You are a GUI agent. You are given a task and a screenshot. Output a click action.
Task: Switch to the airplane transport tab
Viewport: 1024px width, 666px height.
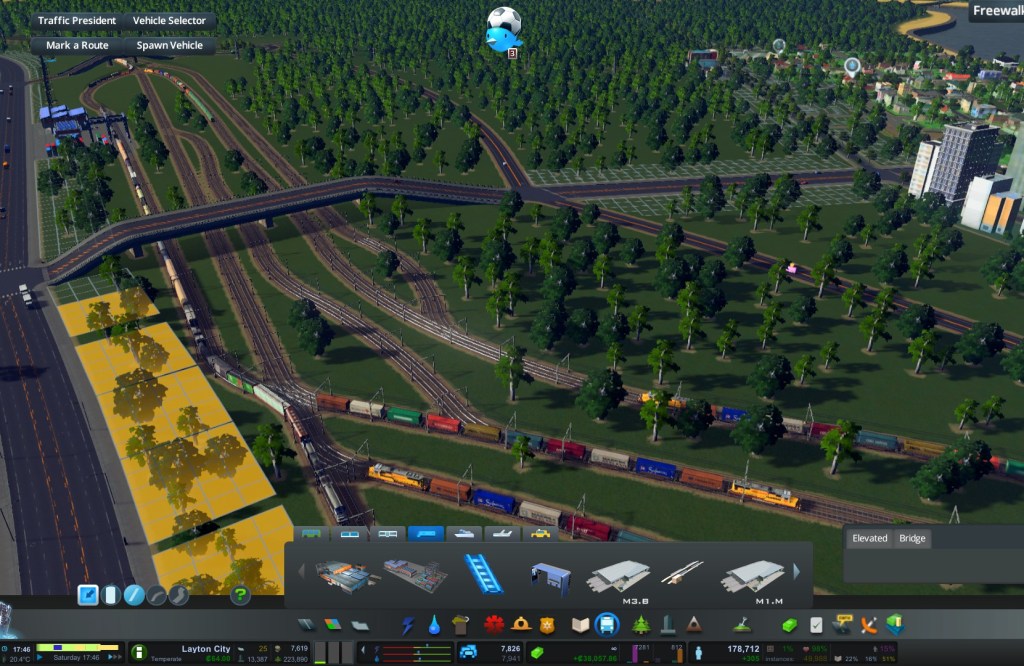(502, 534)
